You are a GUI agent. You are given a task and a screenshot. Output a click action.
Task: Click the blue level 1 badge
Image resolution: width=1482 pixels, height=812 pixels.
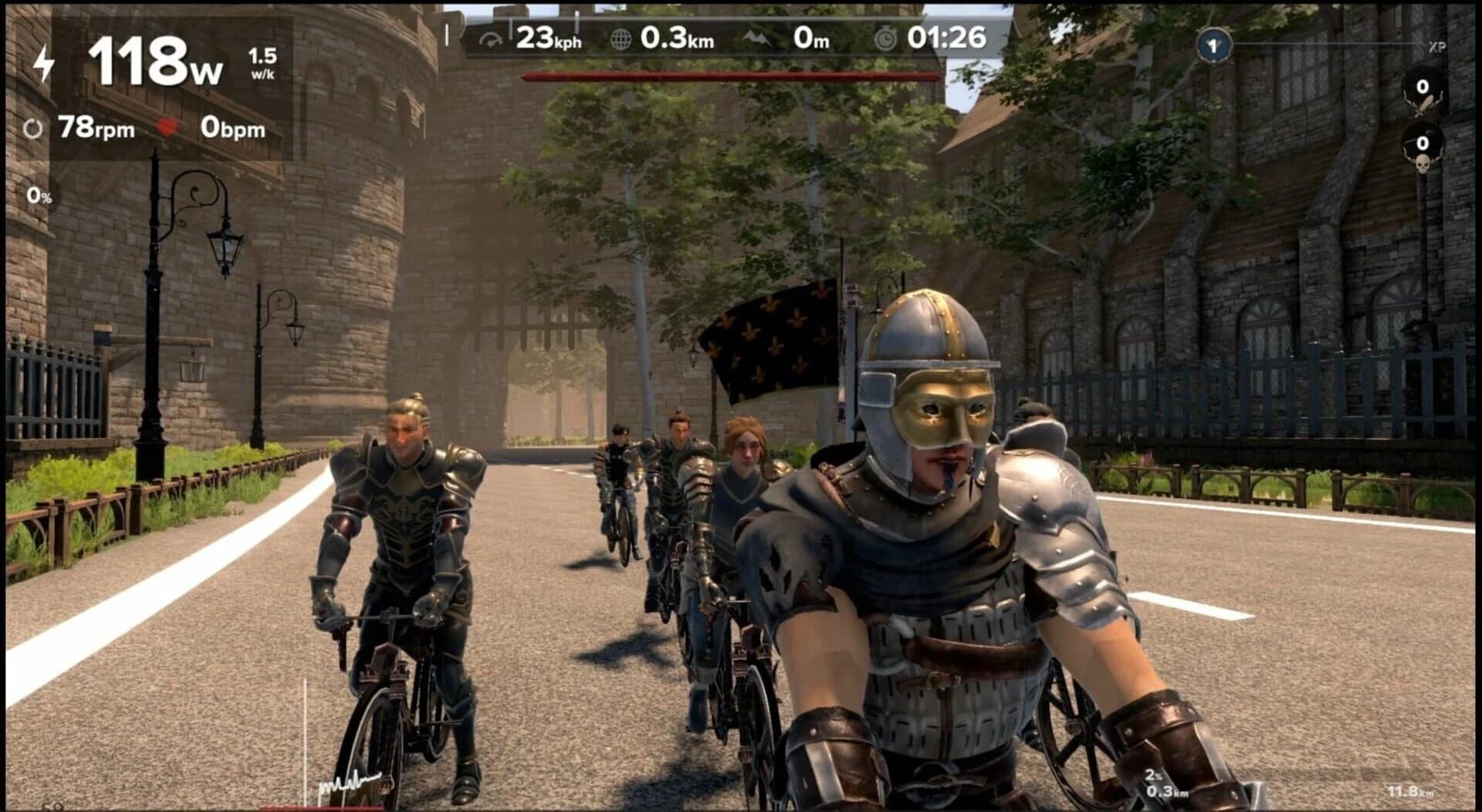(1216, 46)
